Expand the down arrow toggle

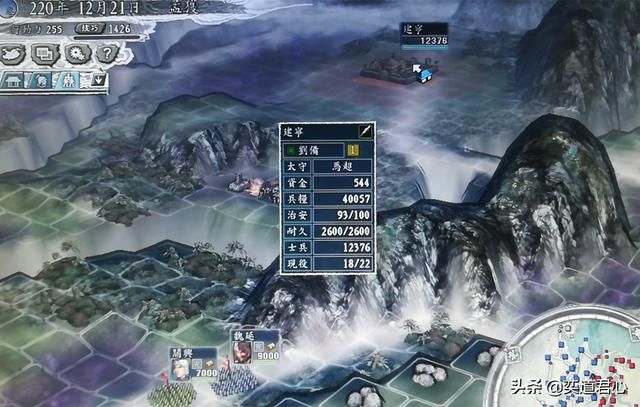pyautogui.click(x=100, y=80)
